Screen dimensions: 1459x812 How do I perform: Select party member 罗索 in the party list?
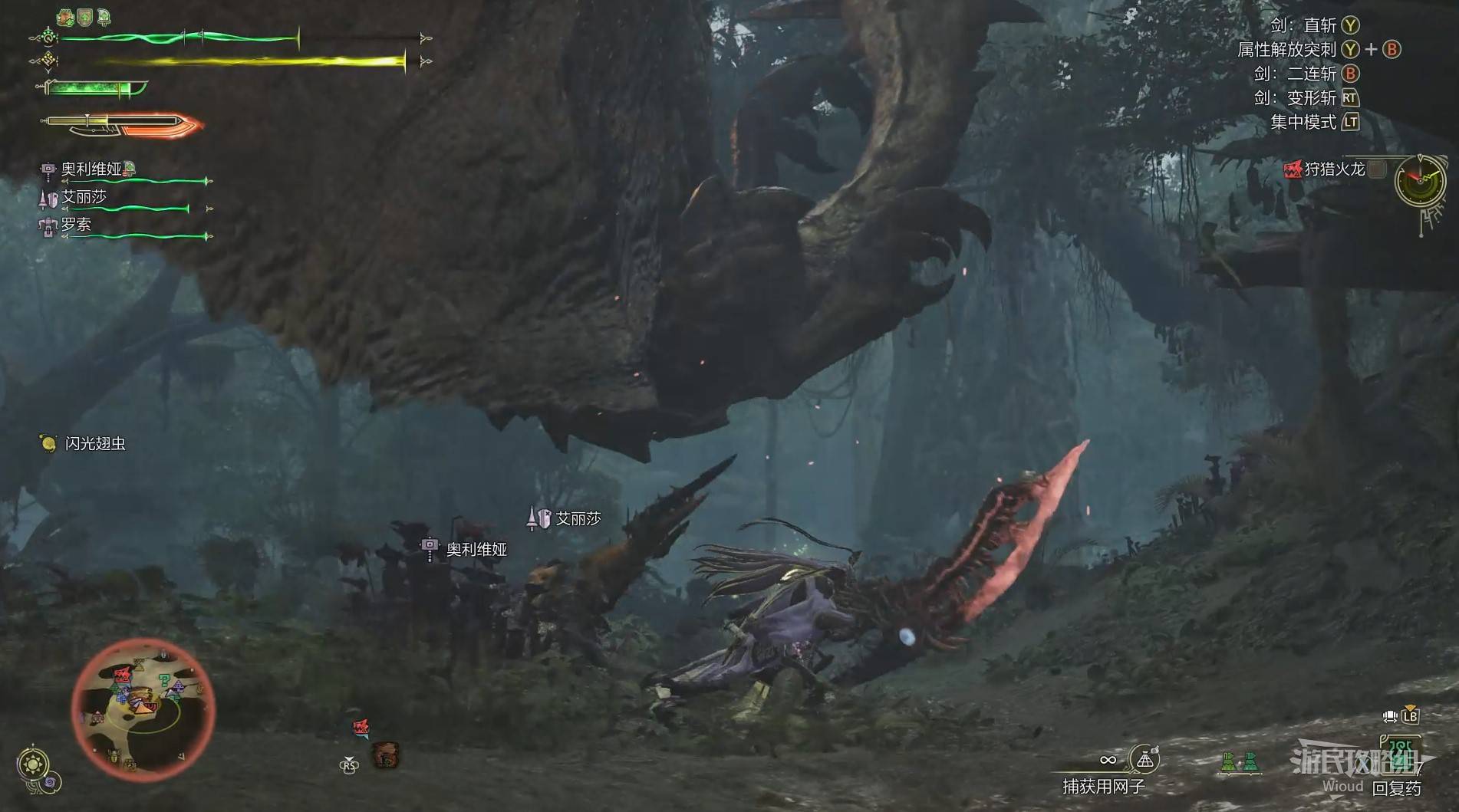click(x=76, y=225)
